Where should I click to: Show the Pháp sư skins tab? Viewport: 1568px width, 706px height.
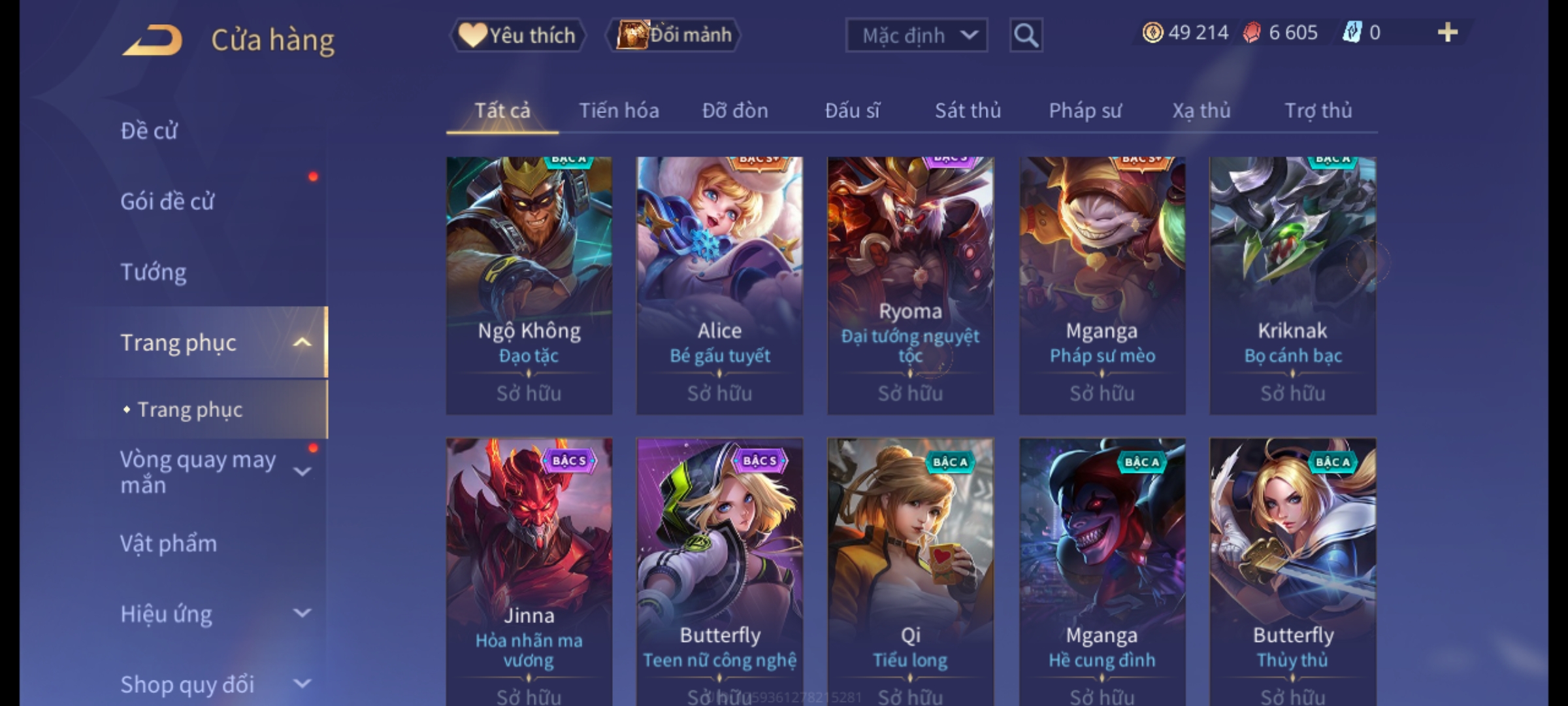point(1085,110)
